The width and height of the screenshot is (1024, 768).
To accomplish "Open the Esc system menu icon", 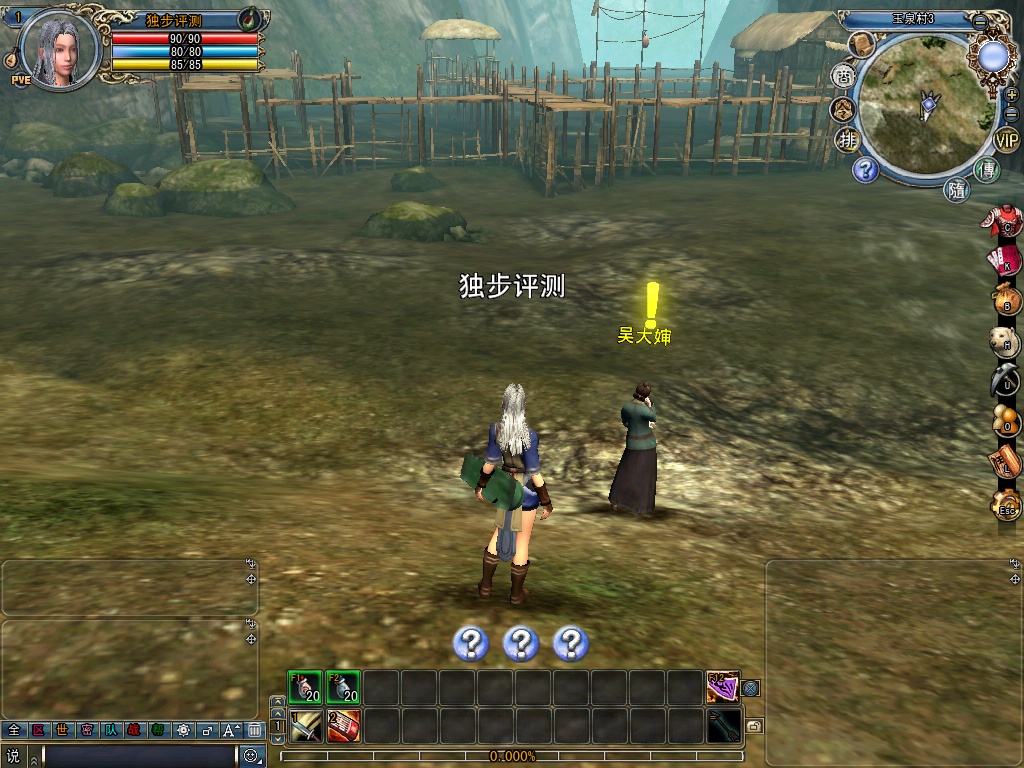I will pyautogui.click(x=1006, y=506).
